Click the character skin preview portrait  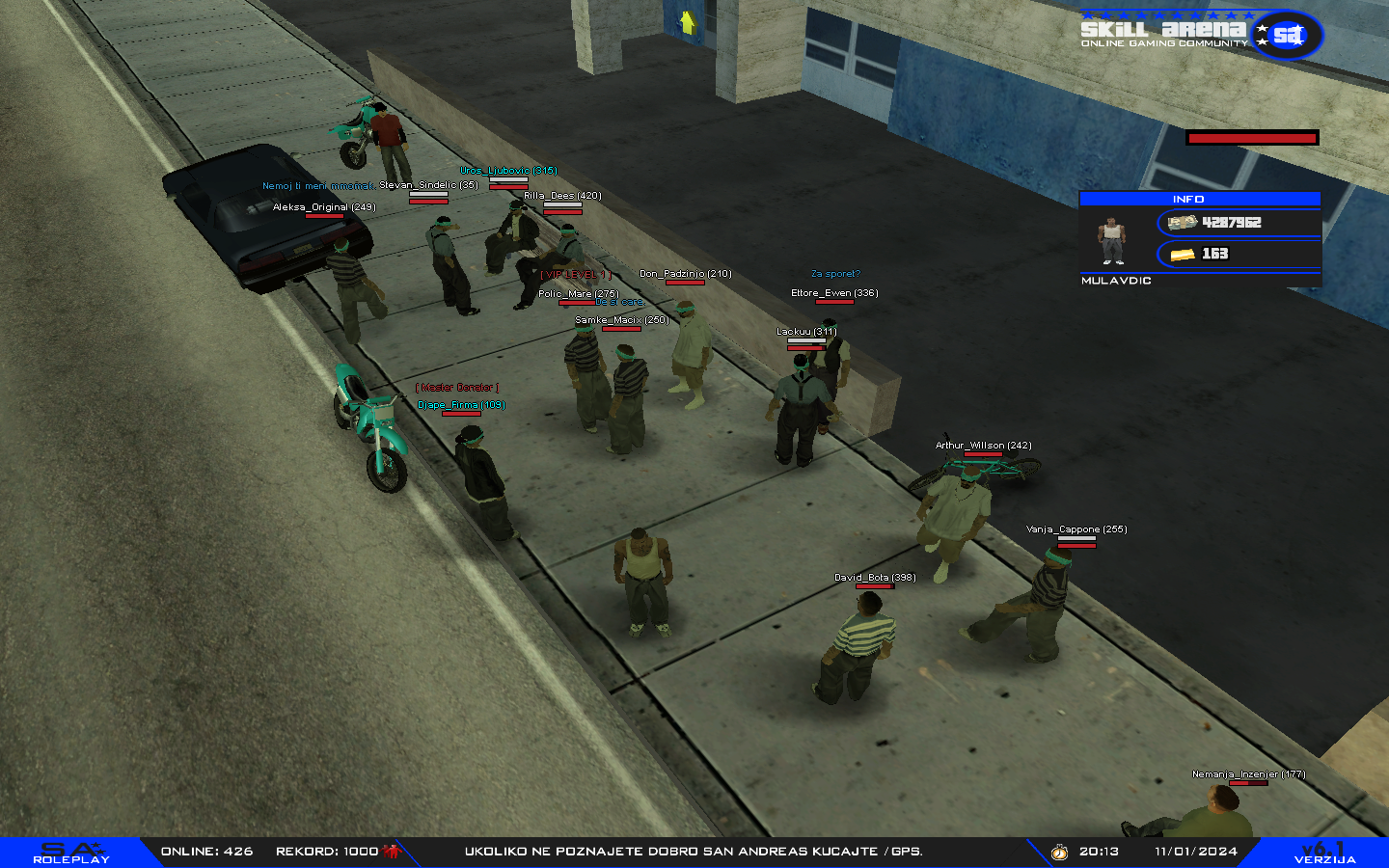pyautogui.click(x=1112, y=240)
